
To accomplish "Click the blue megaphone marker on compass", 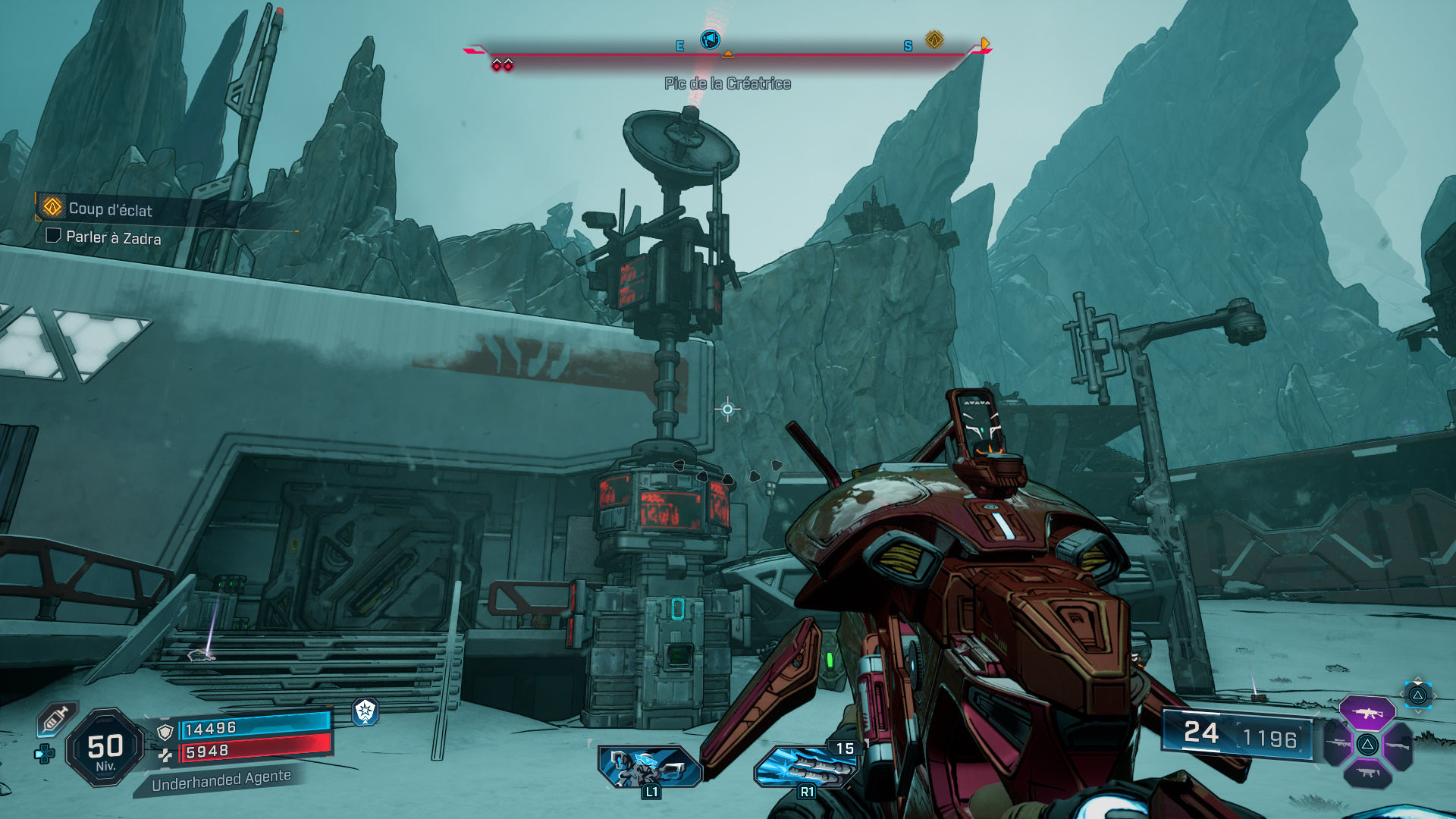I will 710,39.
